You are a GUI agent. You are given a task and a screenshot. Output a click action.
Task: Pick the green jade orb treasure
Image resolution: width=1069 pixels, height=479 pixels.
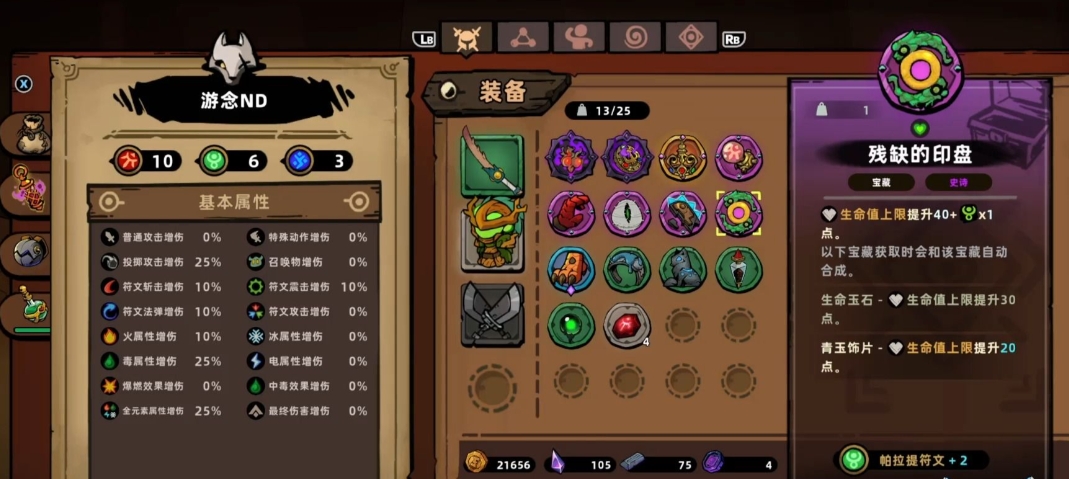click(x=571, y=325)
